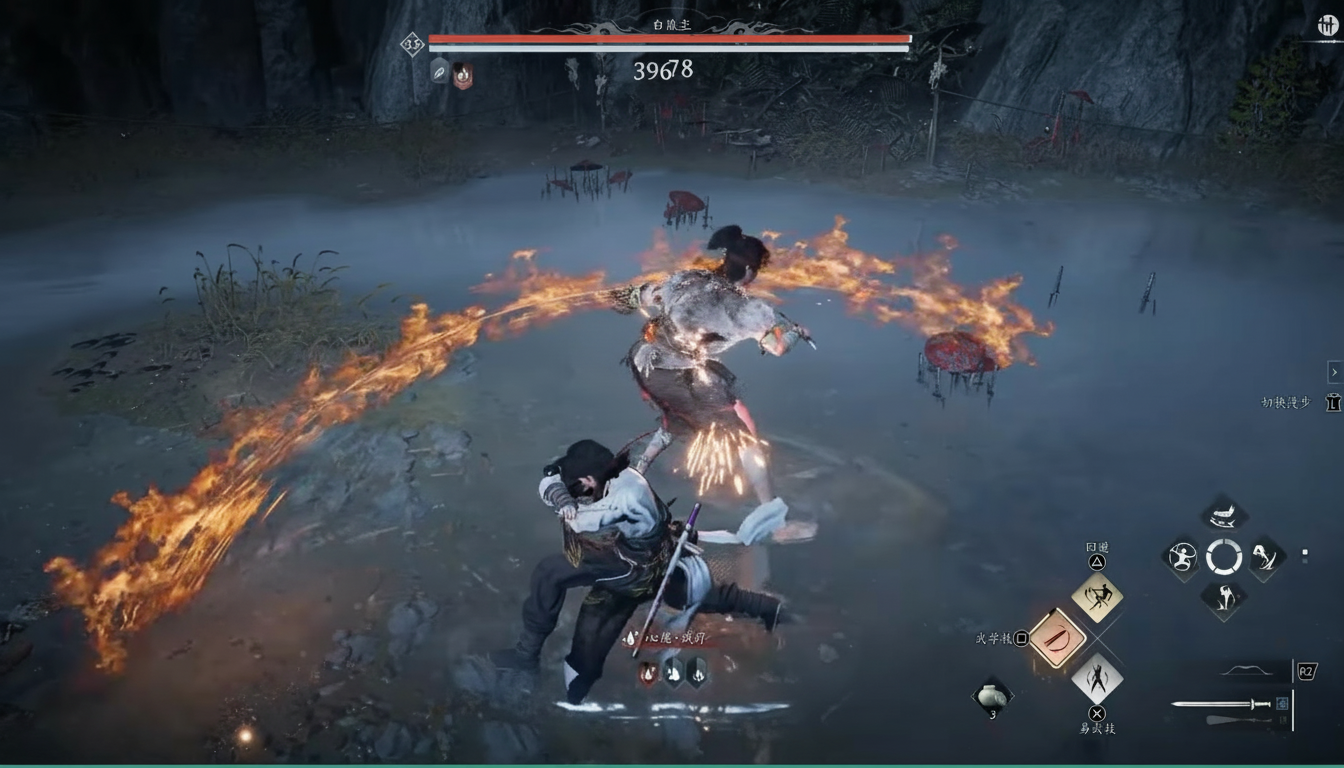Click the feather buff icon under the boss bar
The width and height of the screenshot is (1344, 768).
point(438,73)
